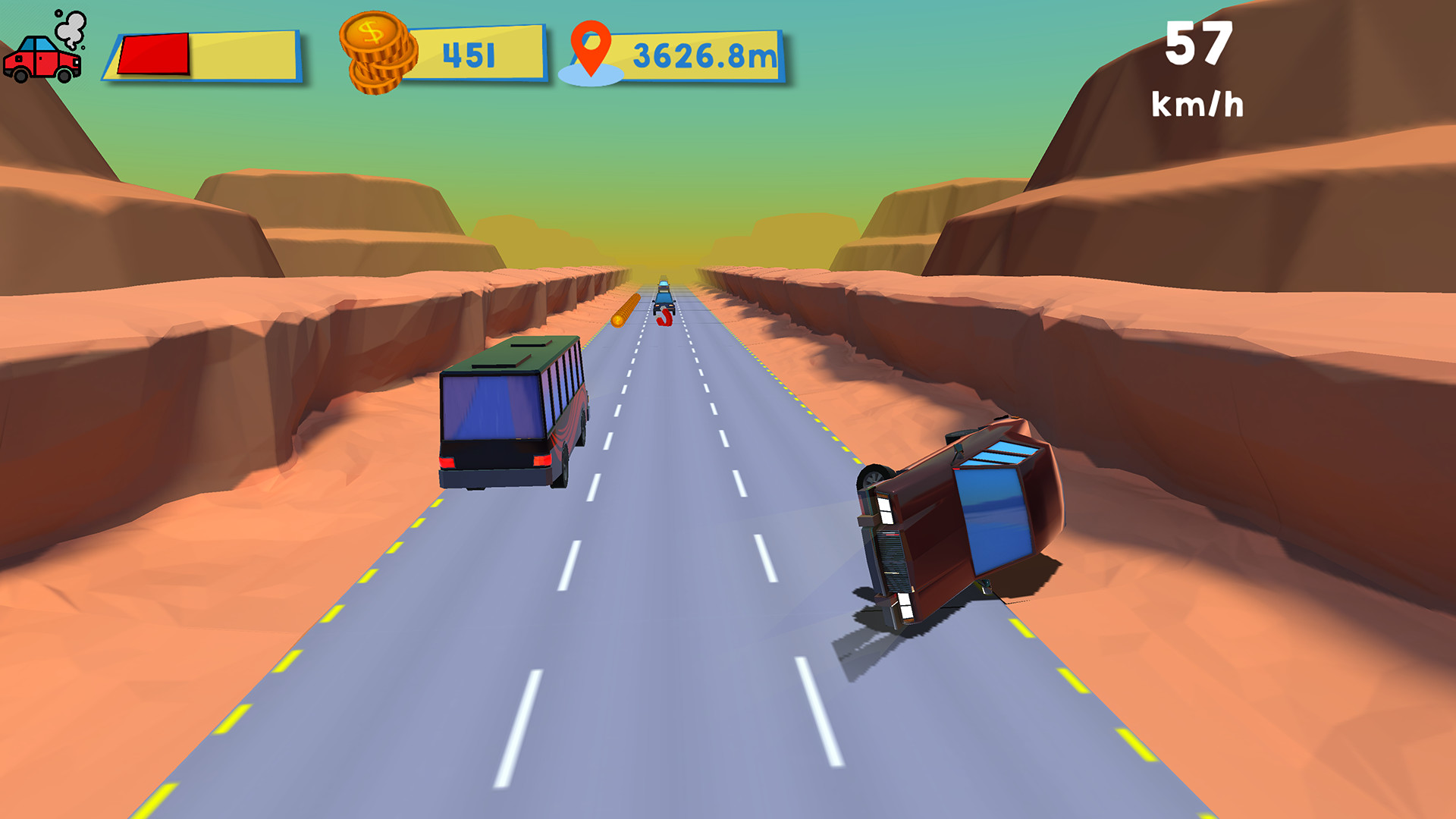Click the red portion of the health bar
The height and width of the screenshot is (819, 1456).
tap(155, 52)
